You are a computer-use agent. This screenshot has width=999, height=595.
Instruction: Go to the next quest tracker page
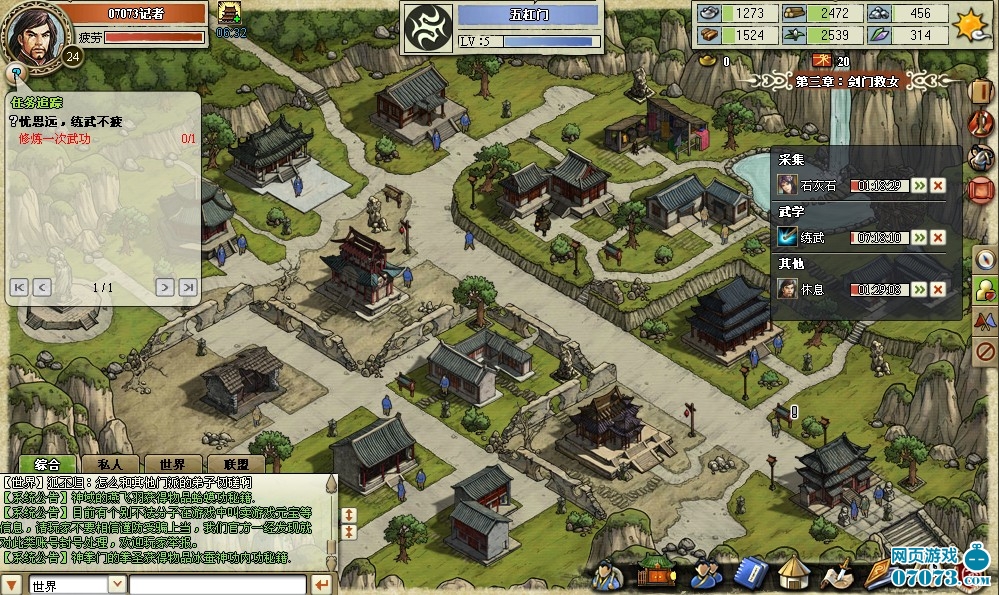[x=165, y=288]
